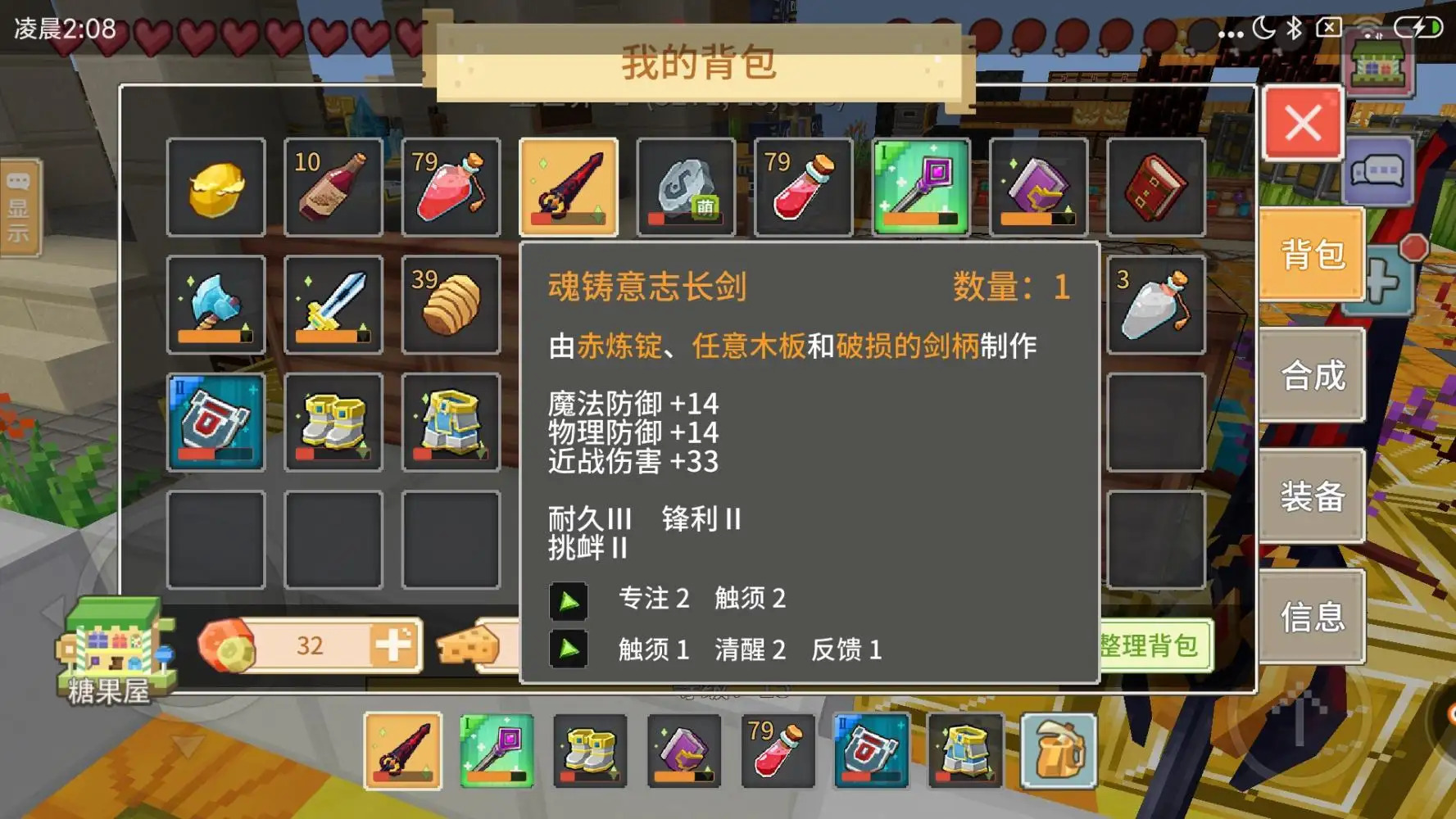Viewport: 1456px width, 819px height.
Task: Open the enchanted purple book item
Action: pyautogui.click(x=1038, y=187)
